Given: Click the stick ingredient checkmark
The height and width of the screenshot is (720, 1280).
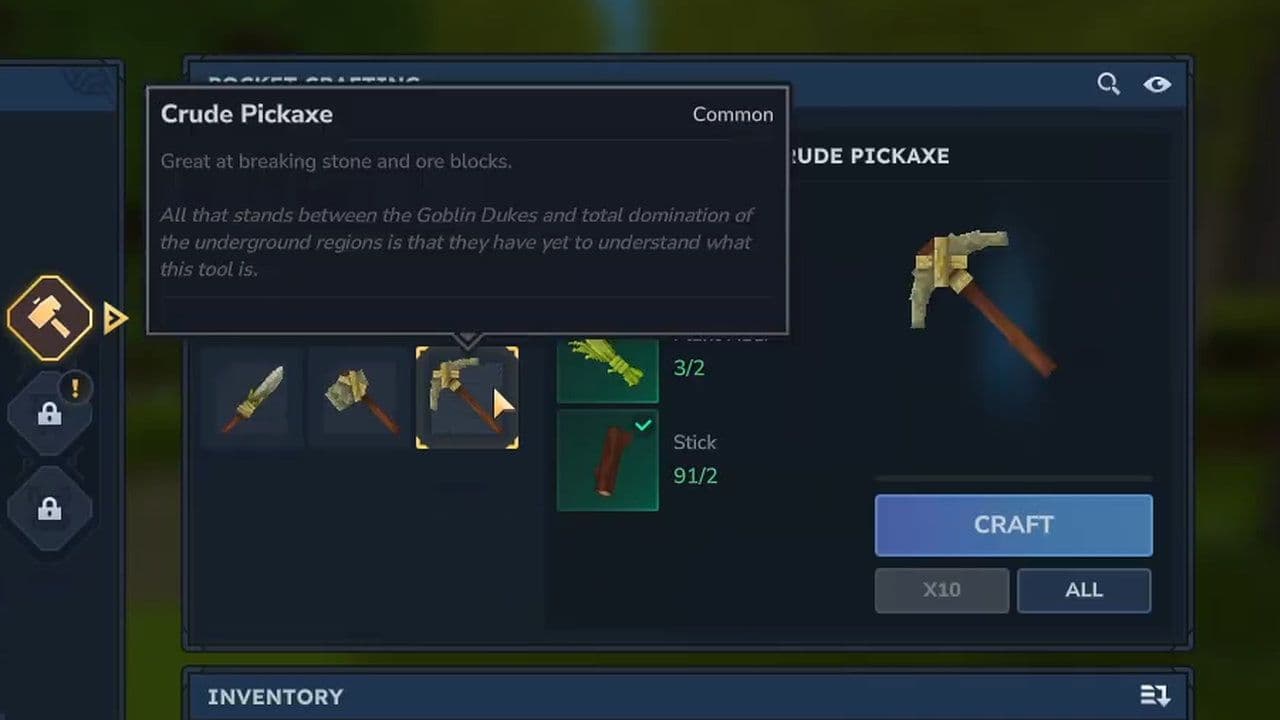Looking at the screenshot, I should pos(643,425).
